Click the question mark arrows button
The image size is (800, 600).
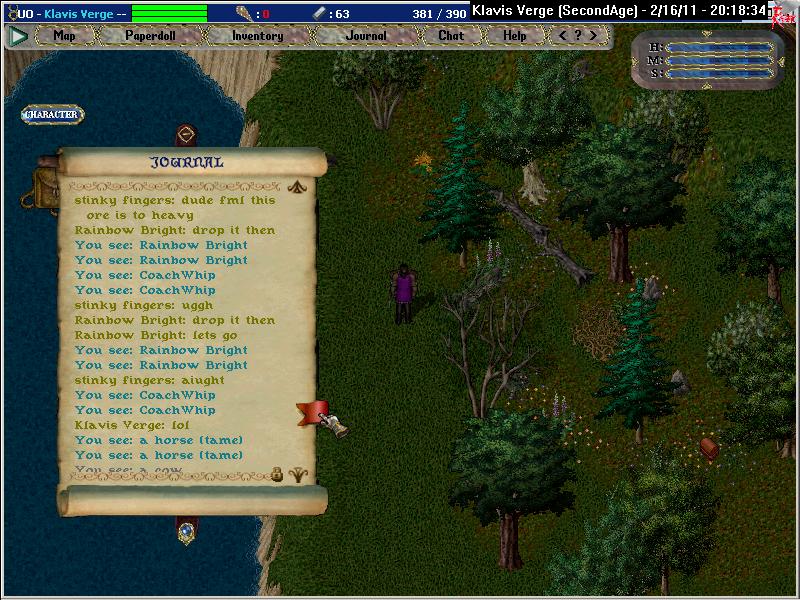579,35
